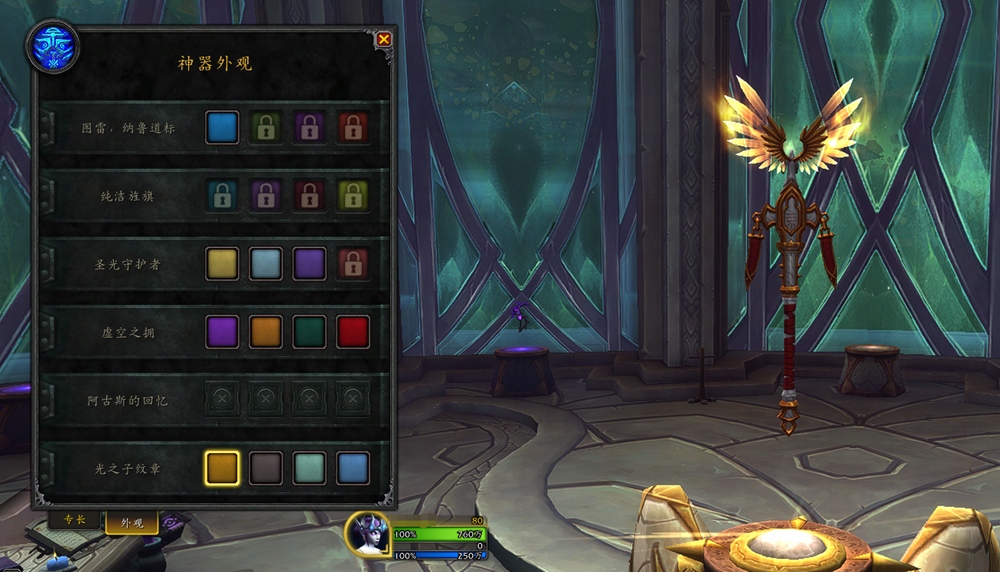
Task: Apply the blue tint for 光之子纹章
Action: tap(353, 468)
